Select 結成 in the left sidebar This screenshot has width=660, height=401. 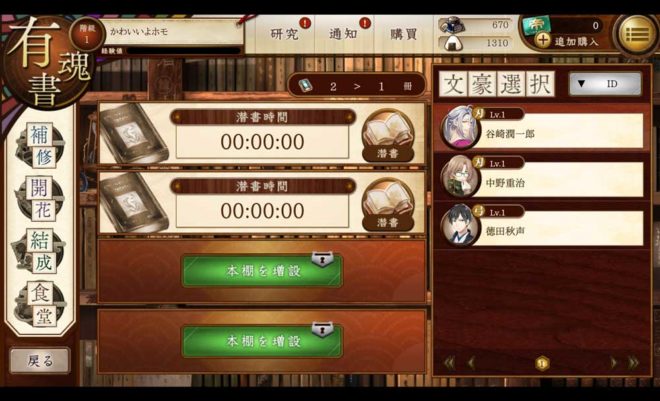39,250
